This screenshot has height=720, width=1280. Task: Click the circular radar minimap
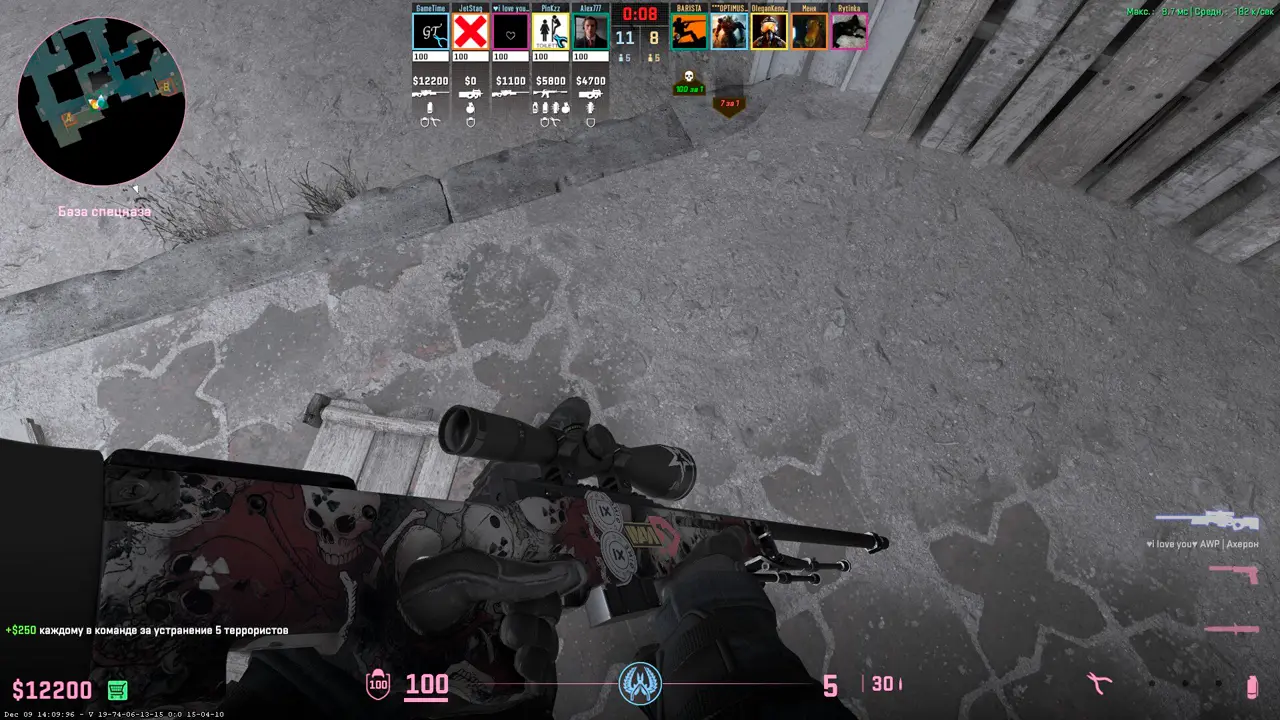[101, 101]
